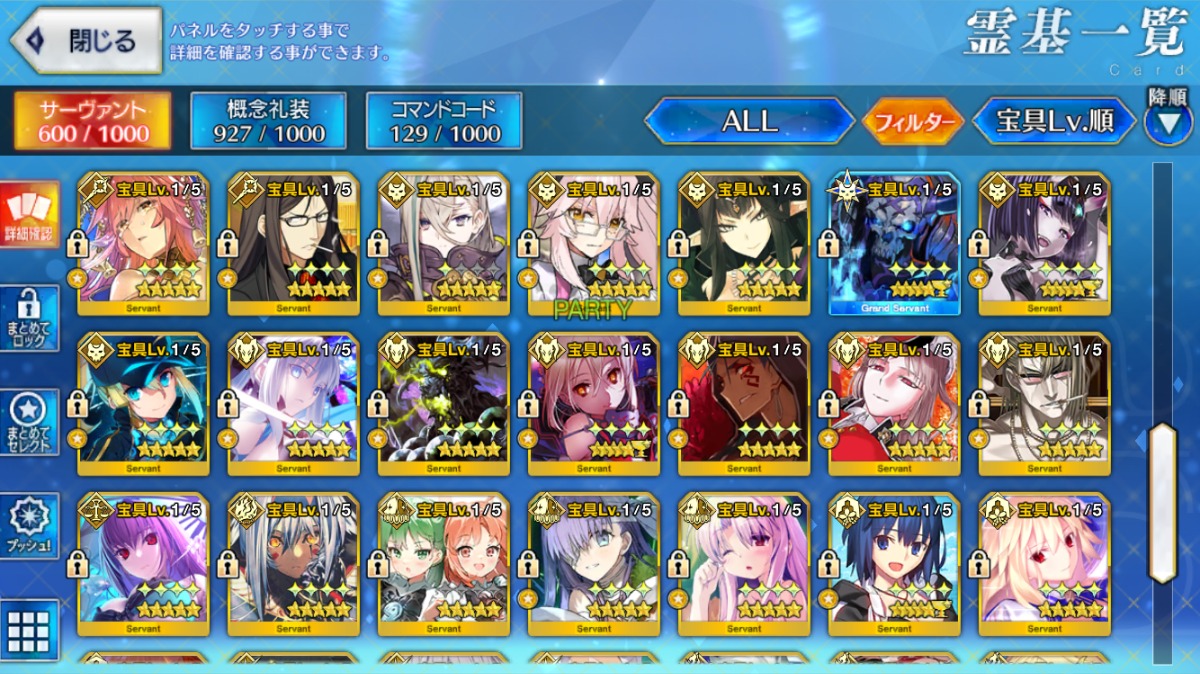Change the grid layout view
This screenshot has width=1200, height=674.
pyautogui.click(x=28, y=630)
